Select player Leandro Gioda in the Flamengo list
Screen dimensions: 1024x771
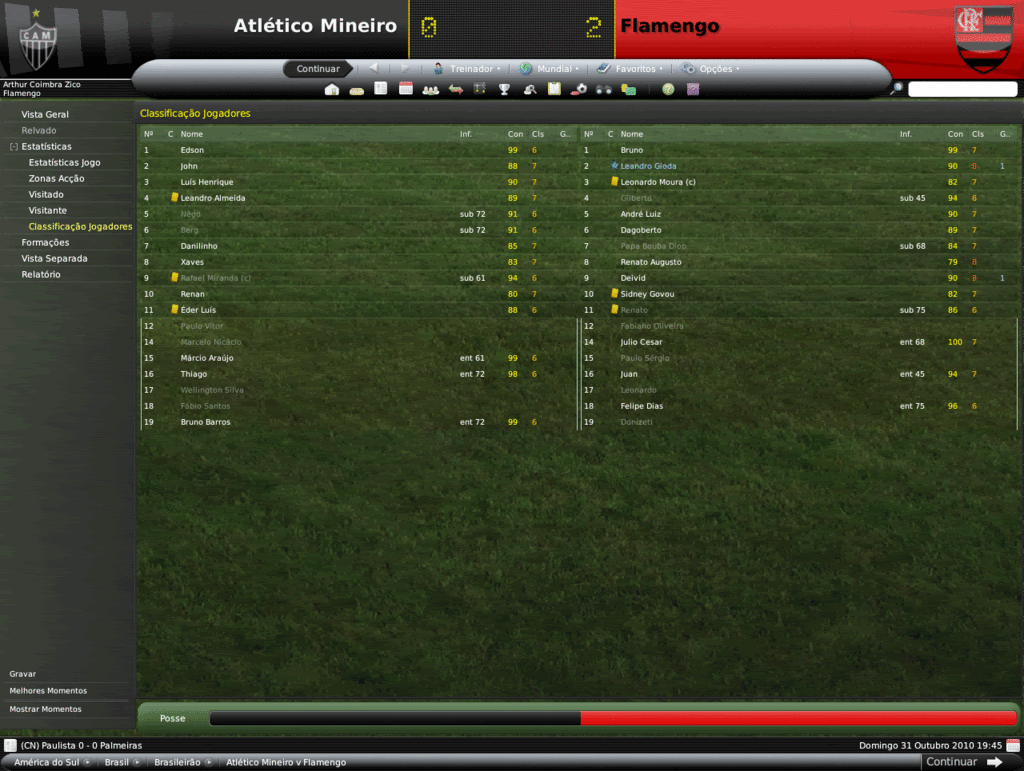(648, 166)
